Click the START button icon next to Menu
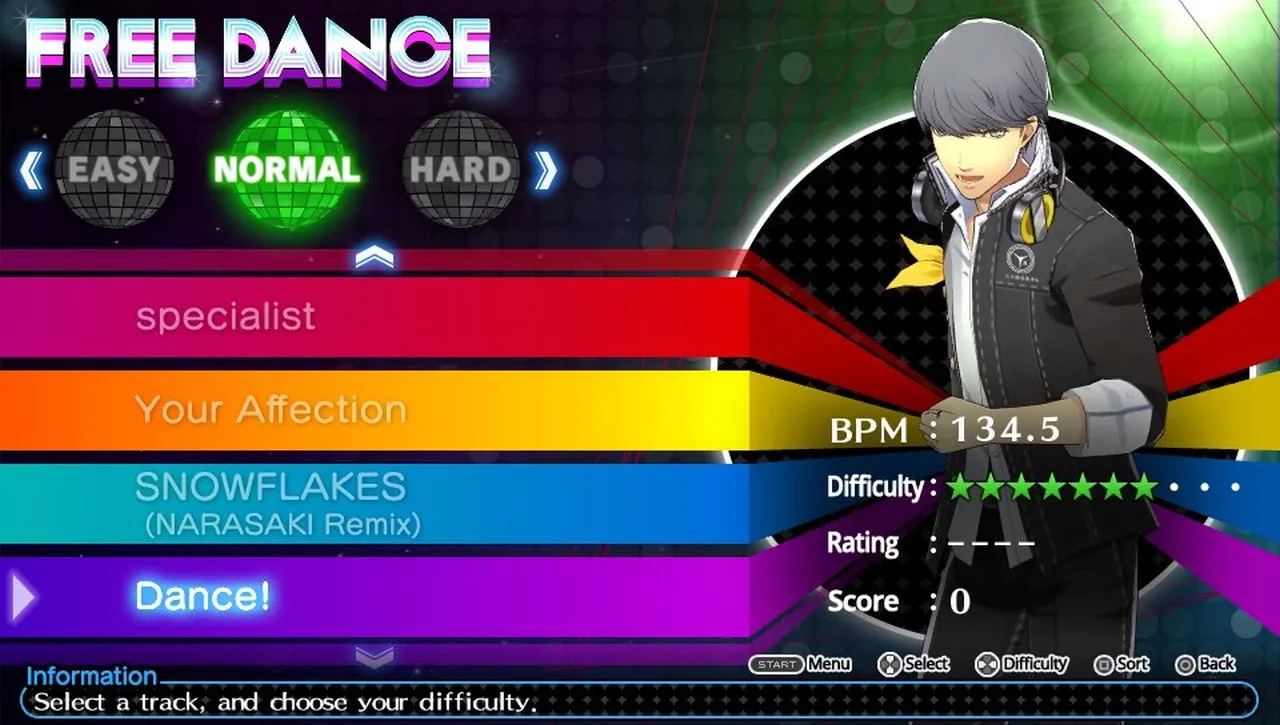 pyautogui.click(x=776, y=663)
